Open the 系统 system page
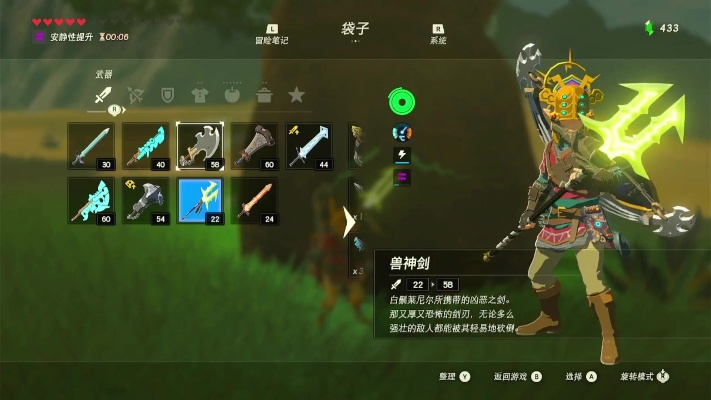711x400 pixels. click(x=438, y=35)
